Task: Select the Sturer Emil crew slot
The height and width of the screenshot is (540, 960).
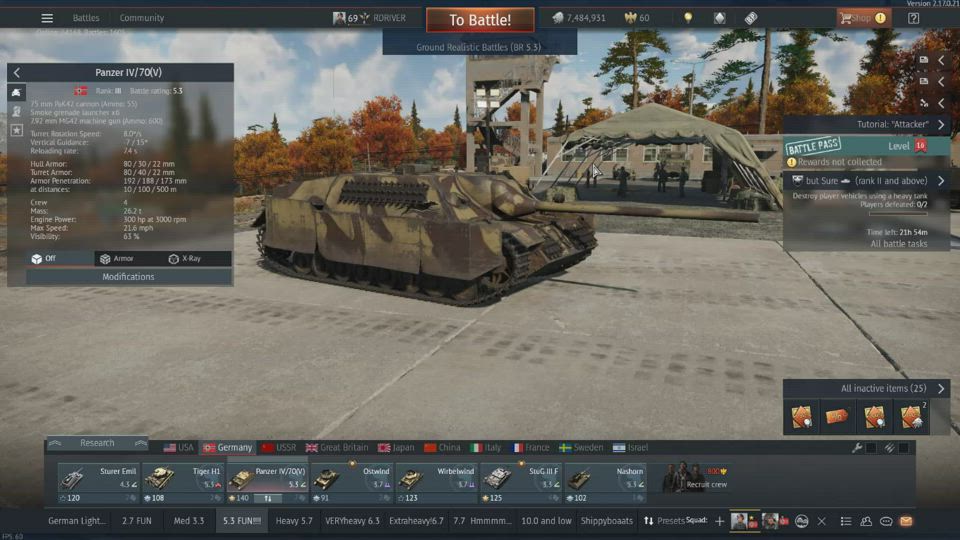Action: click(x=99, y=478)
